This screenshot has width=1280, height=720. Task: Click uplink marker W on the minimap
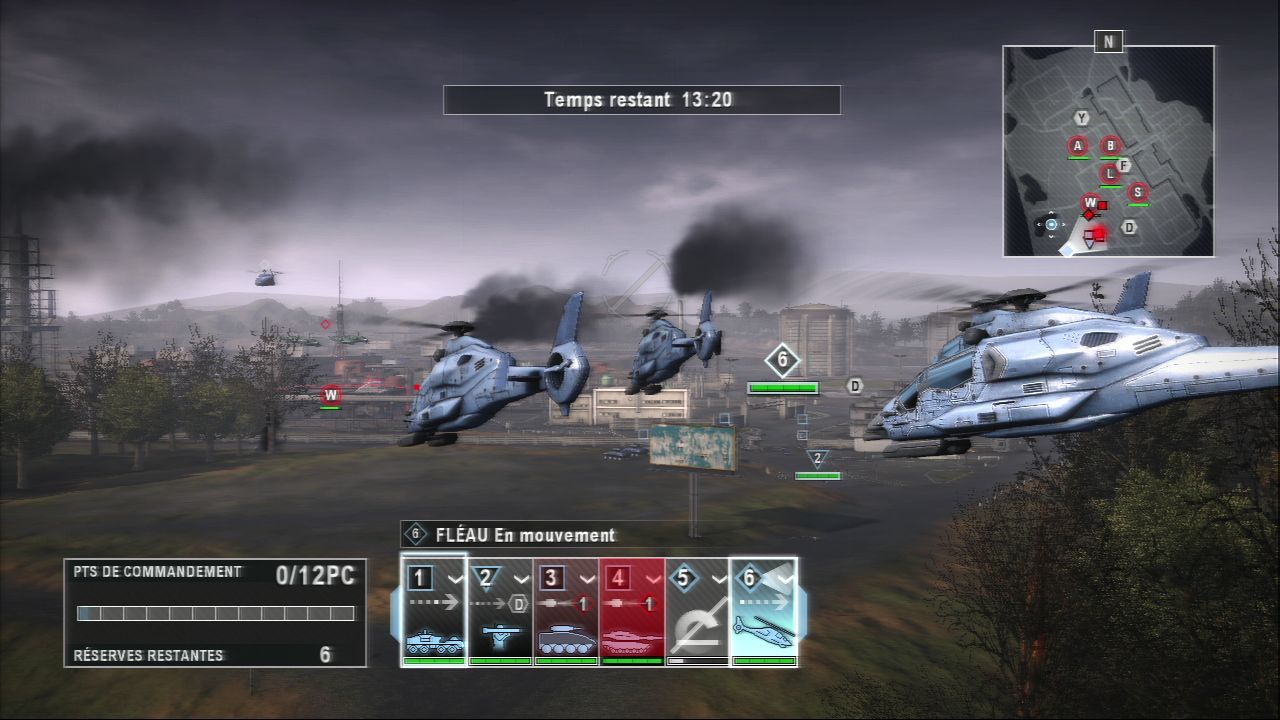pos(1090,203)
